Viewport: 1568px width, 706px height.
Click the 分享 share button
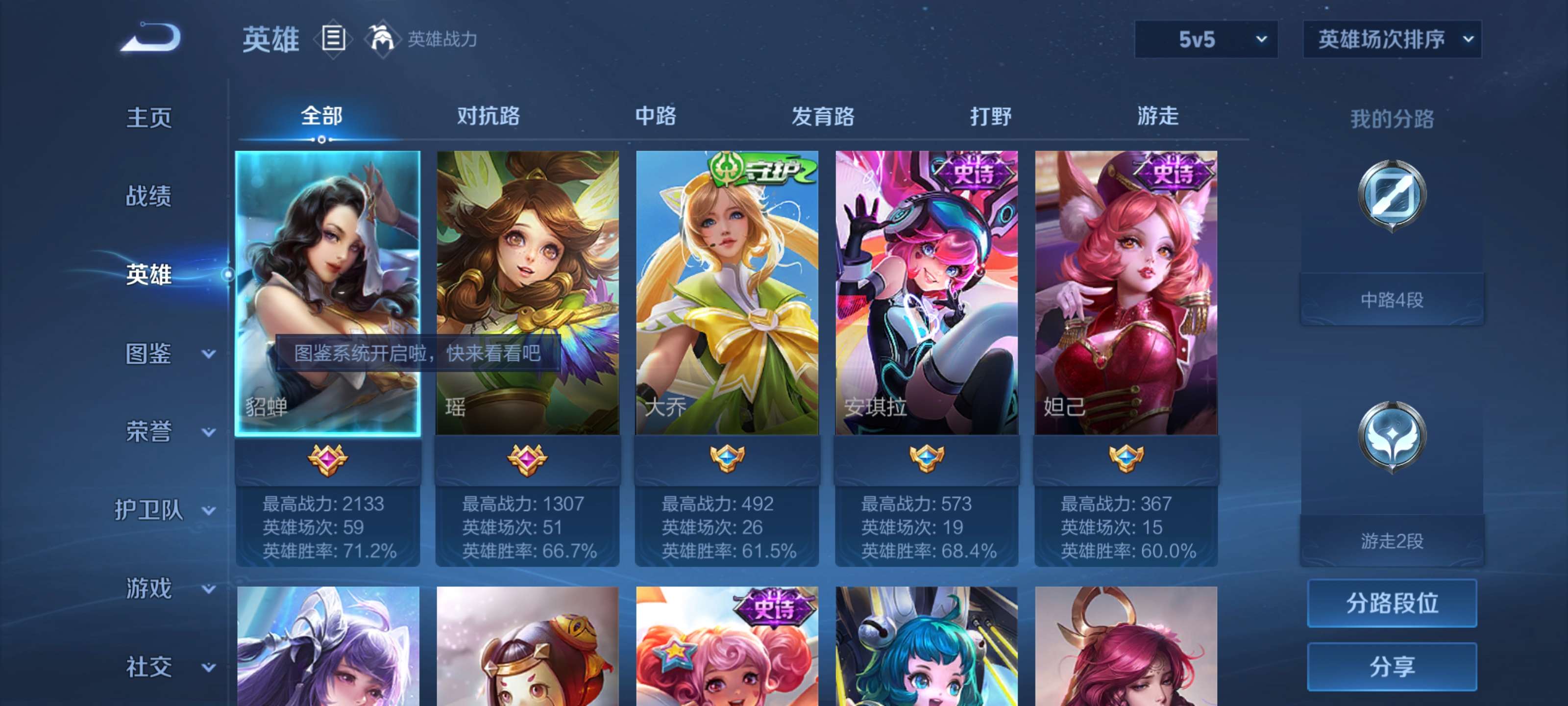1392,667
